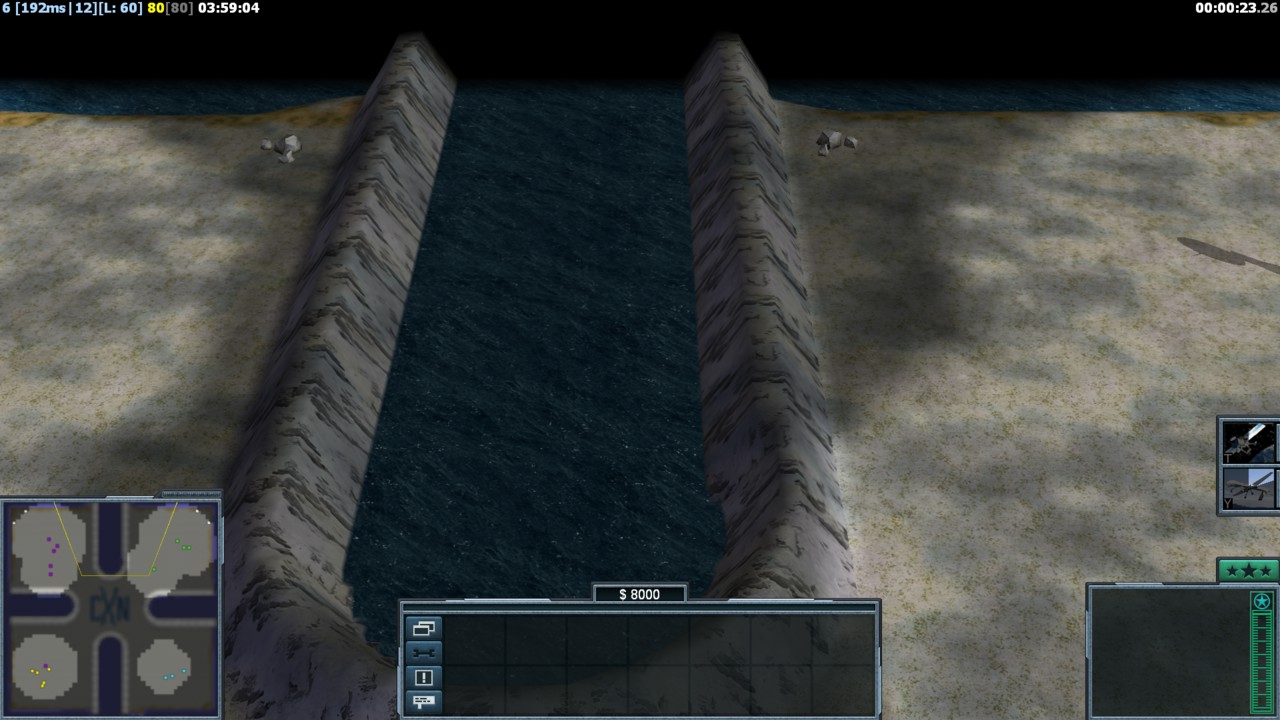Open the three-star general's powers button
The width and height of the screenshot is (1280, 720).
click(1248, 571)
